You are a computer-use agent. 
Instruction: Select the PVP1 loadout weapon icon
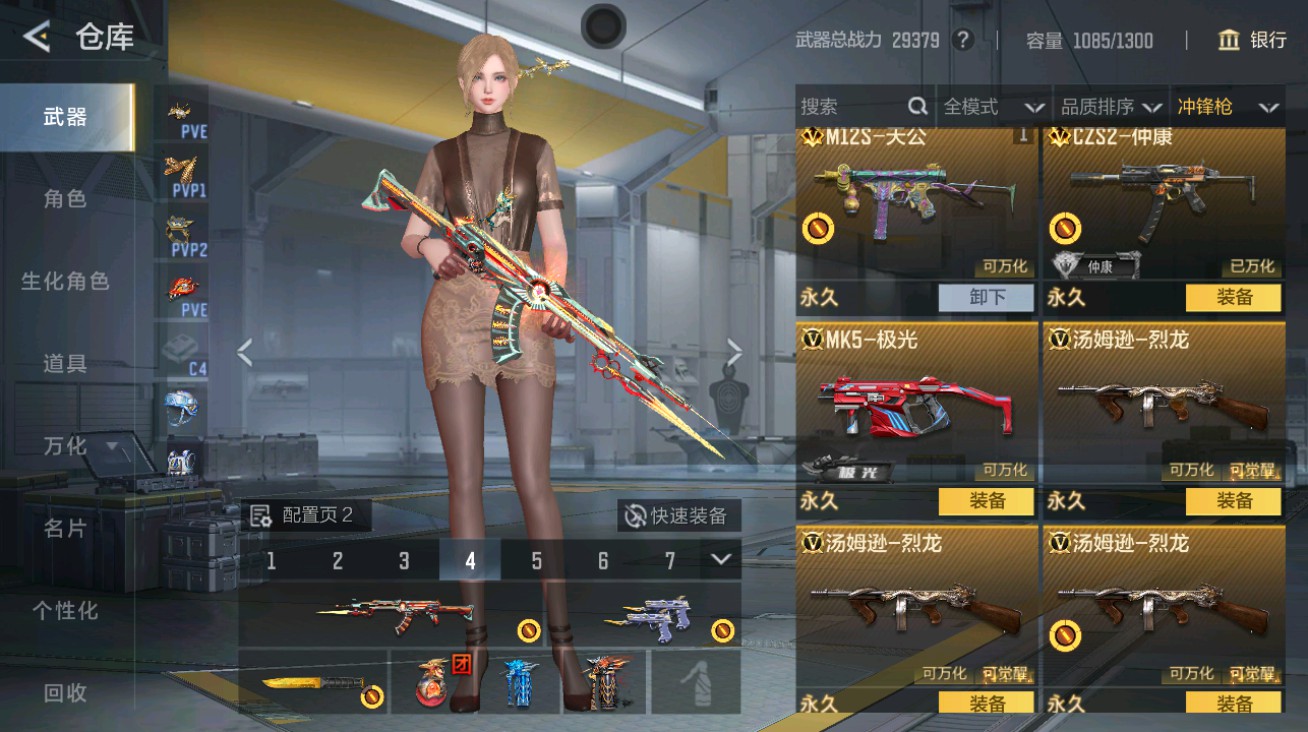(180, 170)
